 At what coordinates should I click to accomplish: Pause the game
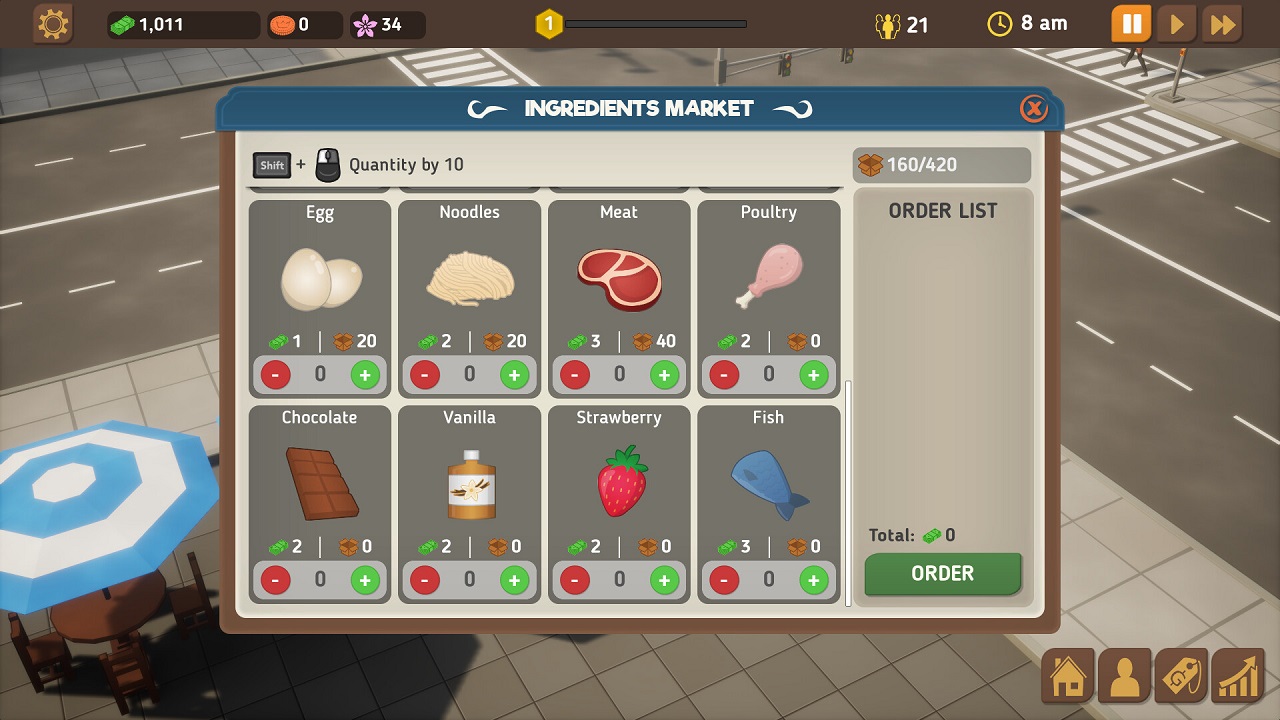pos(1131,23)
